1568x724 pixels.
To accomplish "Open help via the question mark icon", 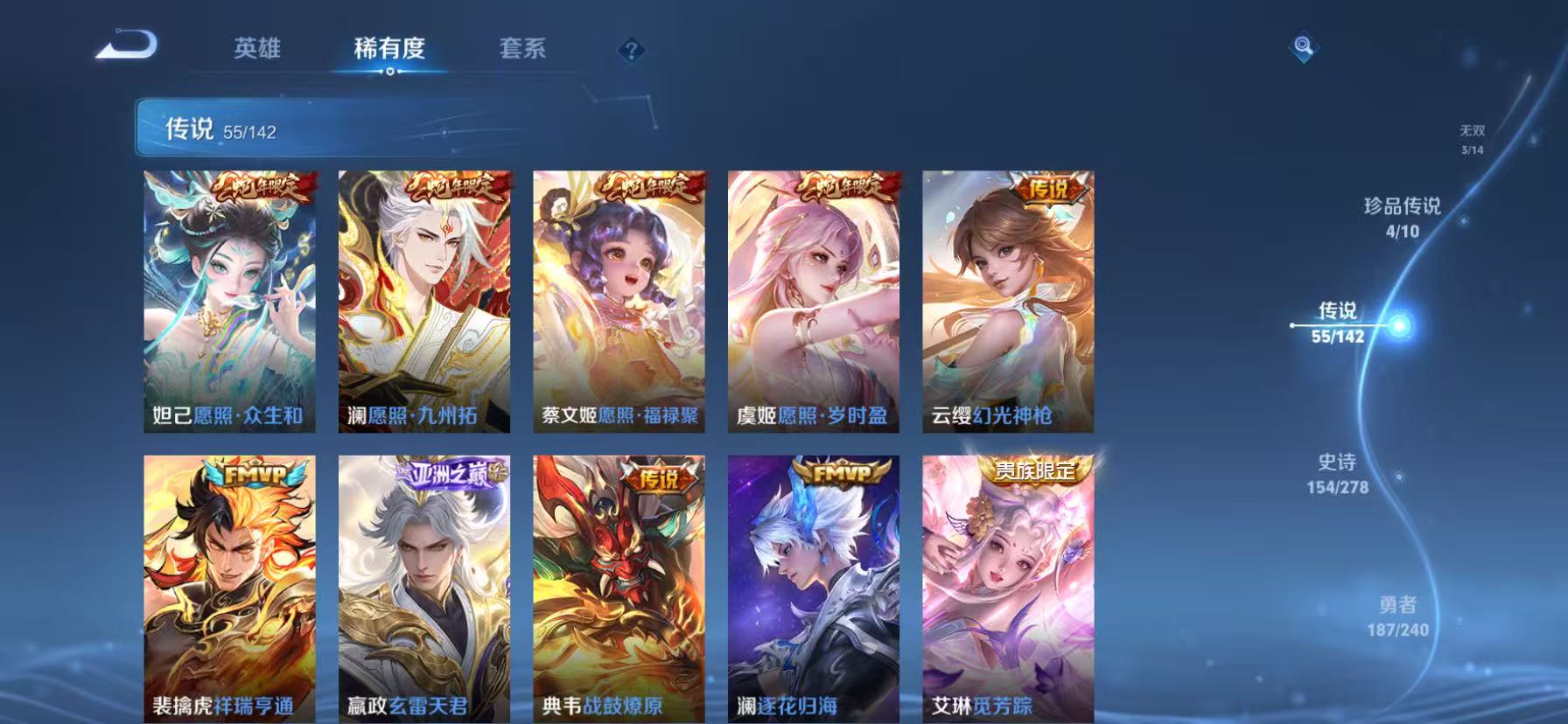I will [632, 50].
